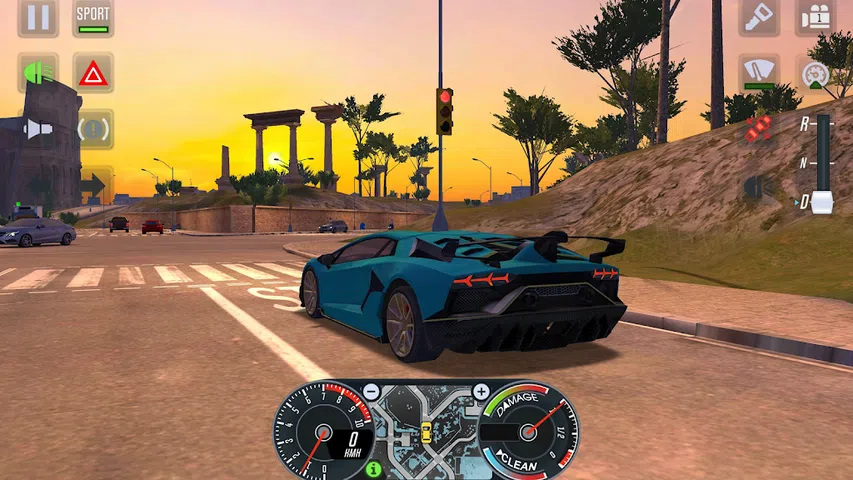
Task: Honk the horn button
Action: pos(38,129)
